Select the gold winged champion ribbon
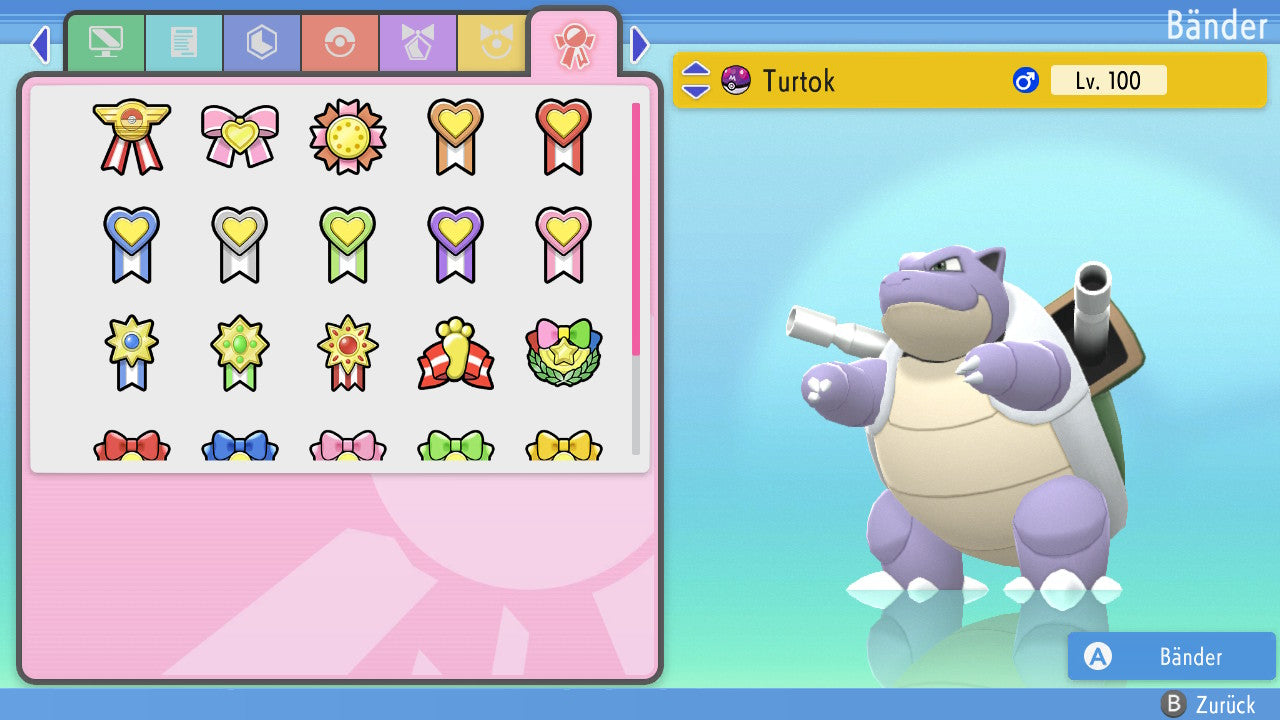This screenshot has height=720, width=1280. pos(132,136)
